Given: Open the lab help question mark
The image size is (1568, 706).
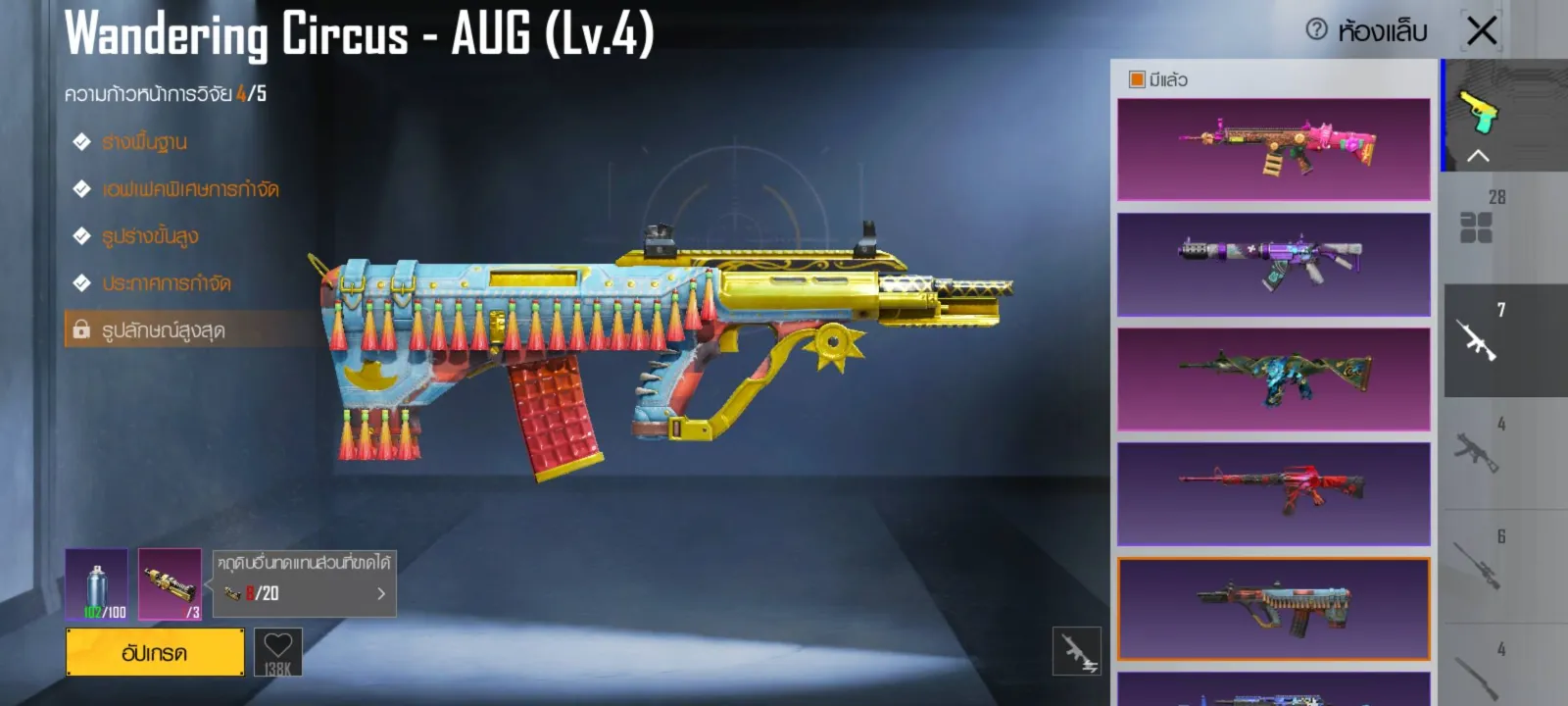Looking at the screenshot, I should (x=1316, y=29).
